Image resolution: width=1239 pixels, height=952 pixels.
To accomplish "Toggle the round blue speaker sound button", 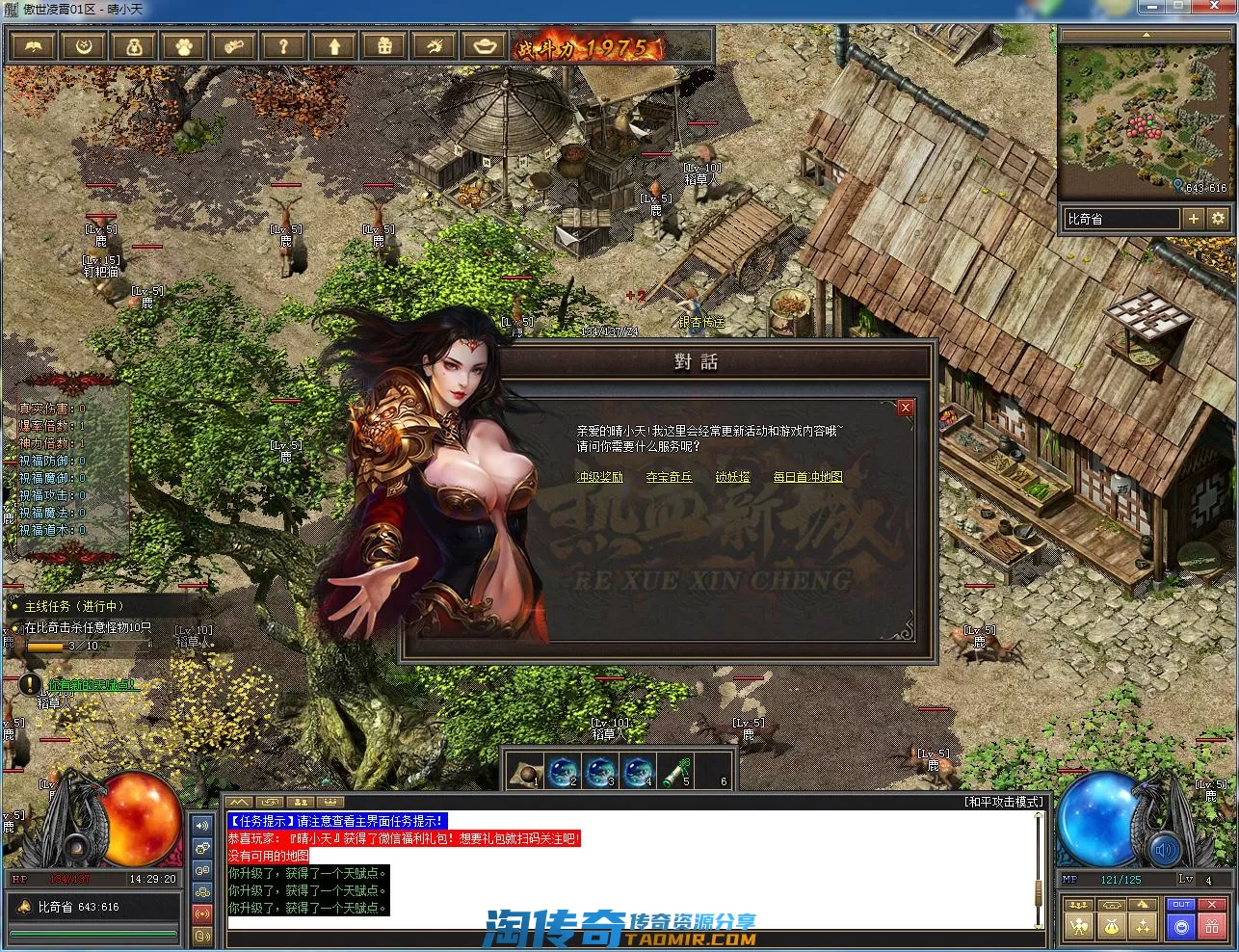I will 1165,850.
